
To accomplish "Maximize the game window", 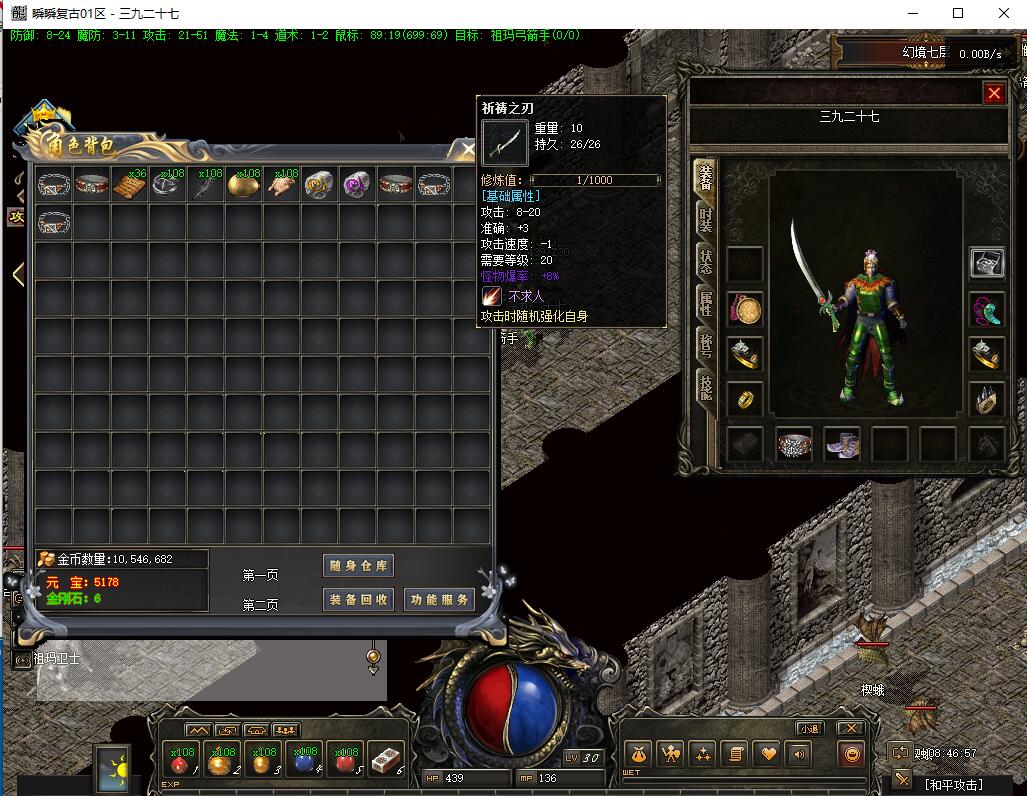I will 958,13.
